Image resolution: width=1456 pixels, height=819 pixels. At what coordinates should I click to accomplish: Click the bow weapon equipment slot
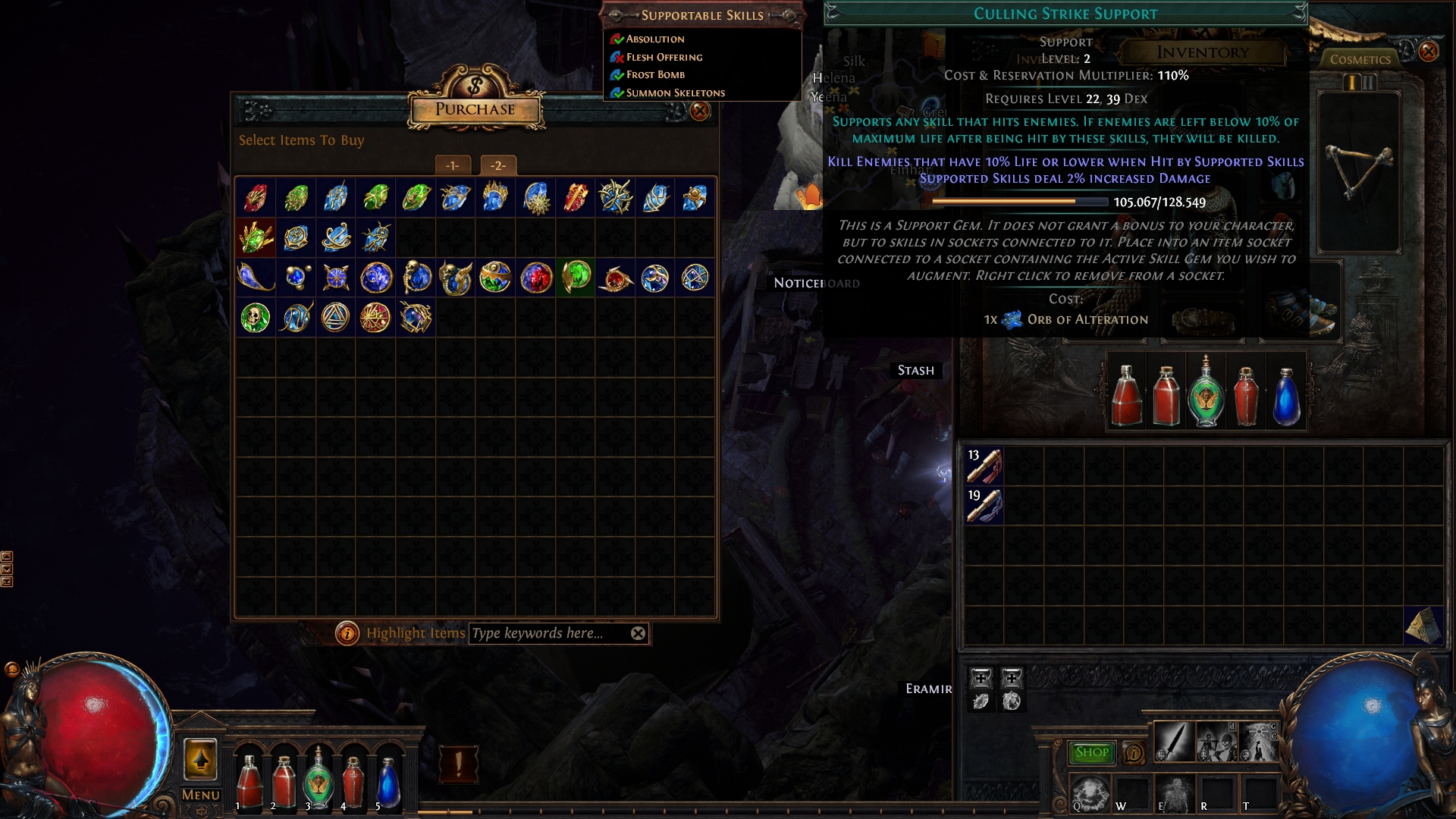click(1359, 173)
